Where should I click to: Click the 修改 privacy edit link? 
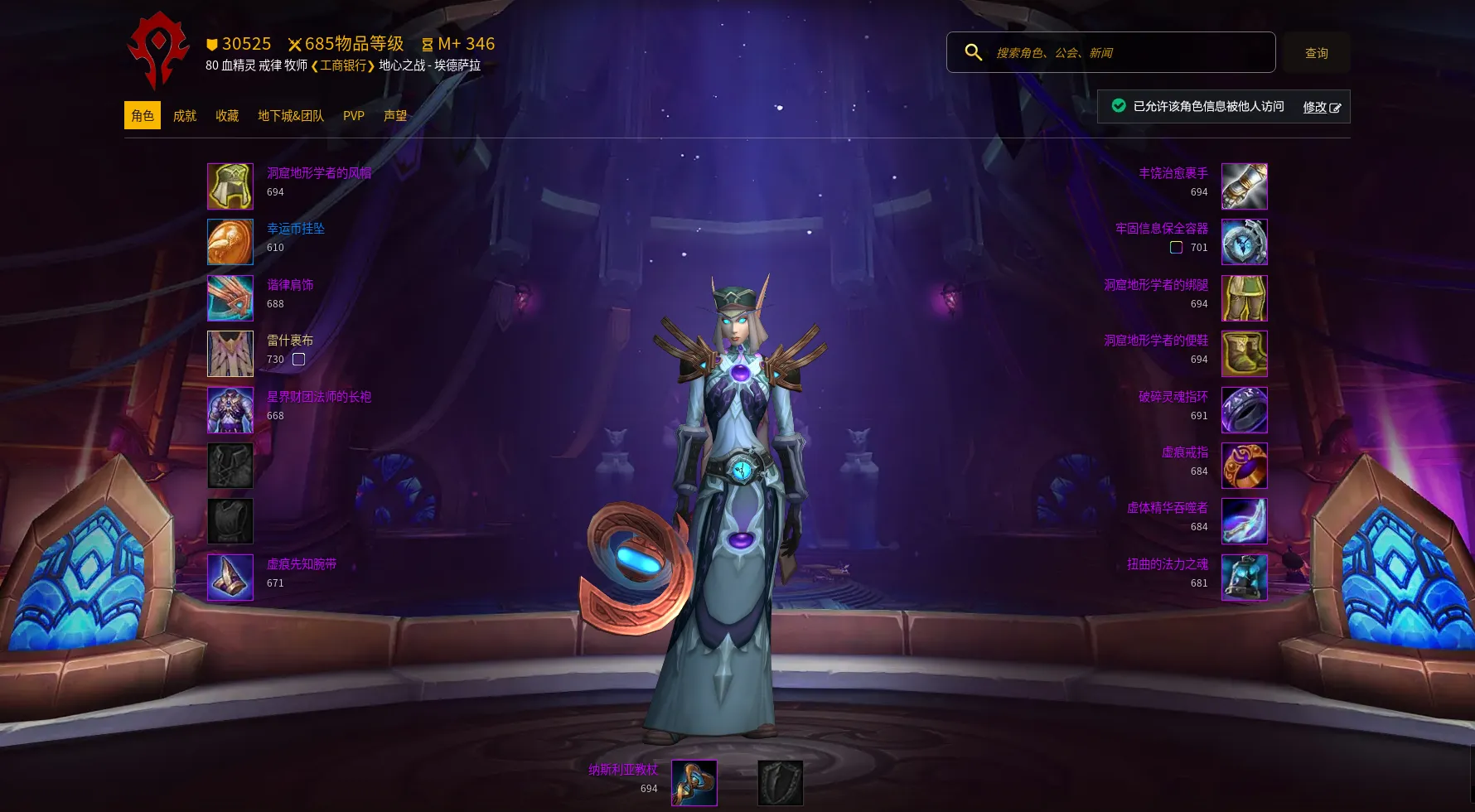(x=1321, y=107)
